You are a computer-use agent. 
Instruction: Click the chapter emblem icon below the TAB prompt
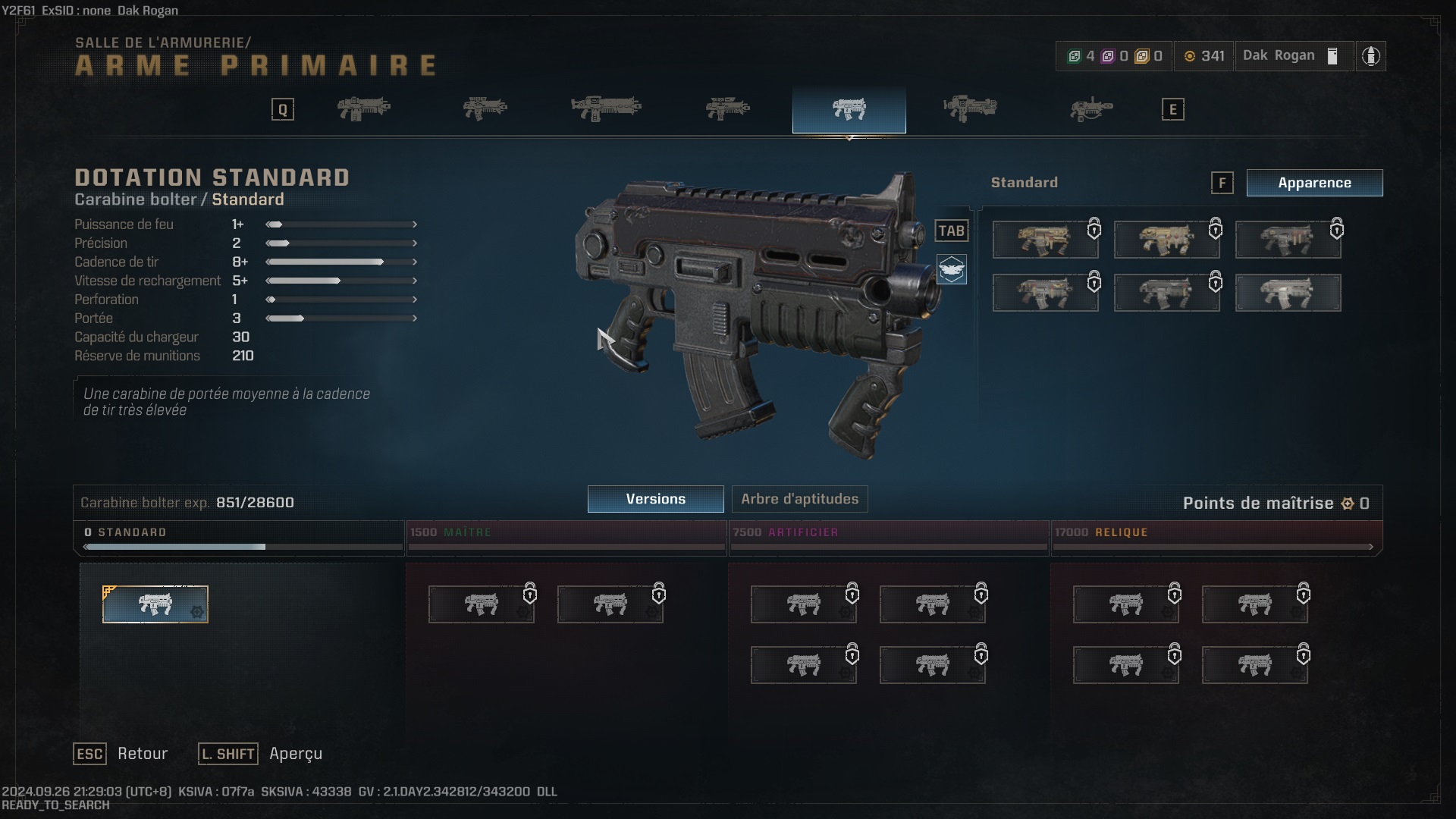tap(952, 270)
